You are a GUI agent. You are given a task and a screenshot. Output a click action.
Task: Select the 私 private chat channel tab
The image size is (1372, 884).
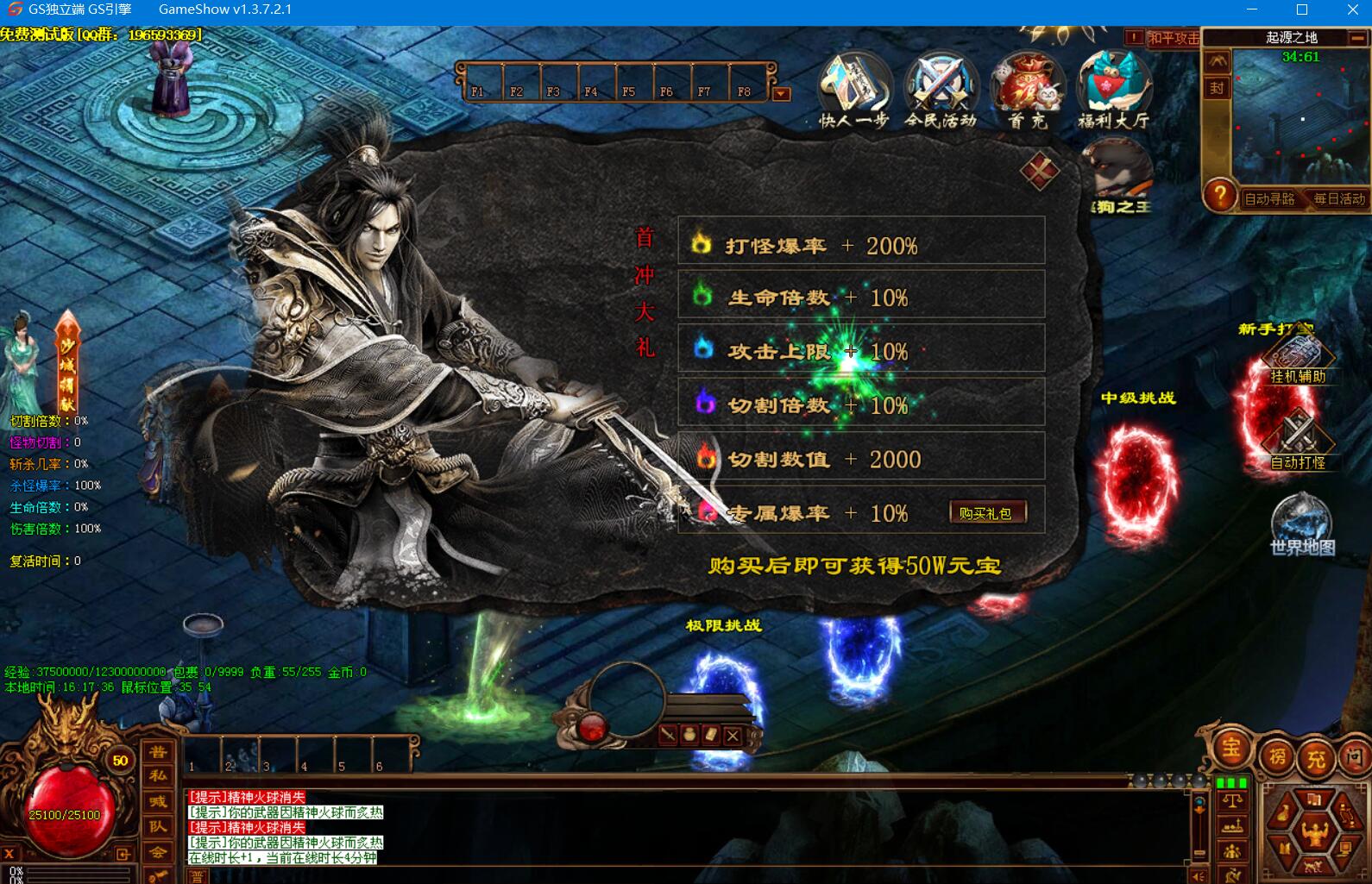point(158,776)
